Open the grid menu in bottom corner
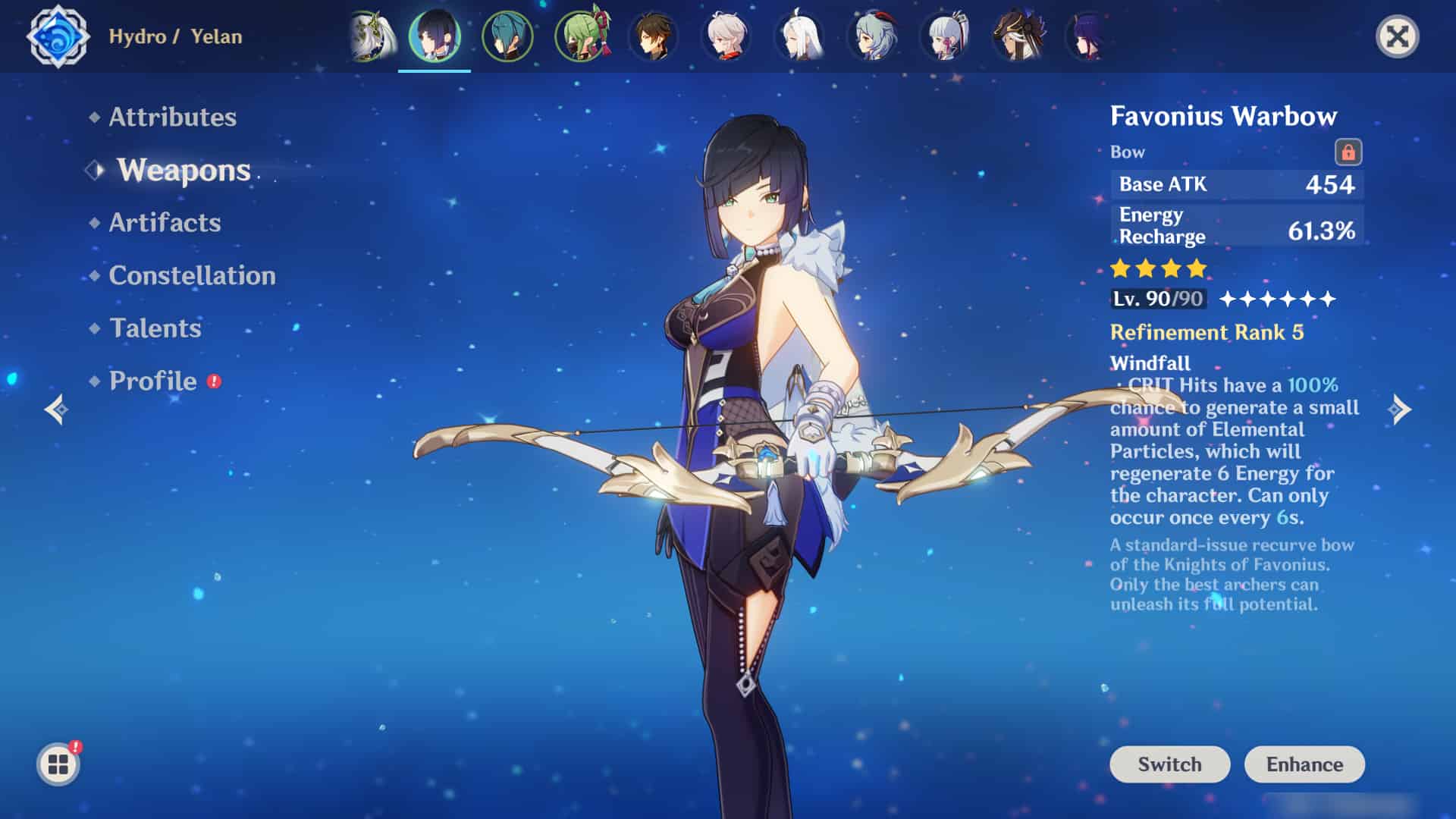Image resolution: width=1456 pixels, height=819 pixels. tap(58, 764)
